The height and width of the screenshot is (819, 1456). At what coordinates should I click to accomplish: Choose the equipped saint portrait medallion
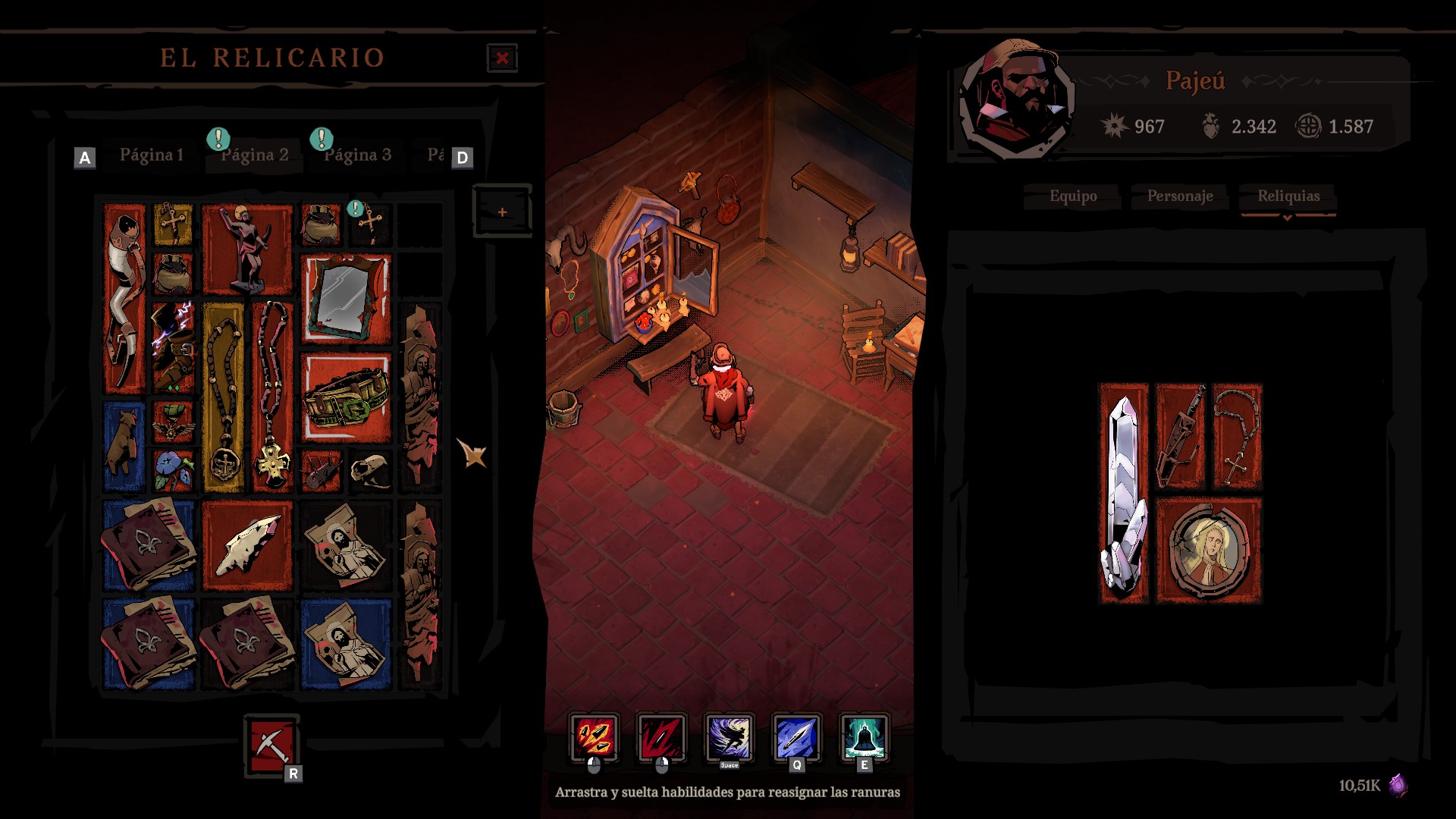click(x=1209, y=551)
